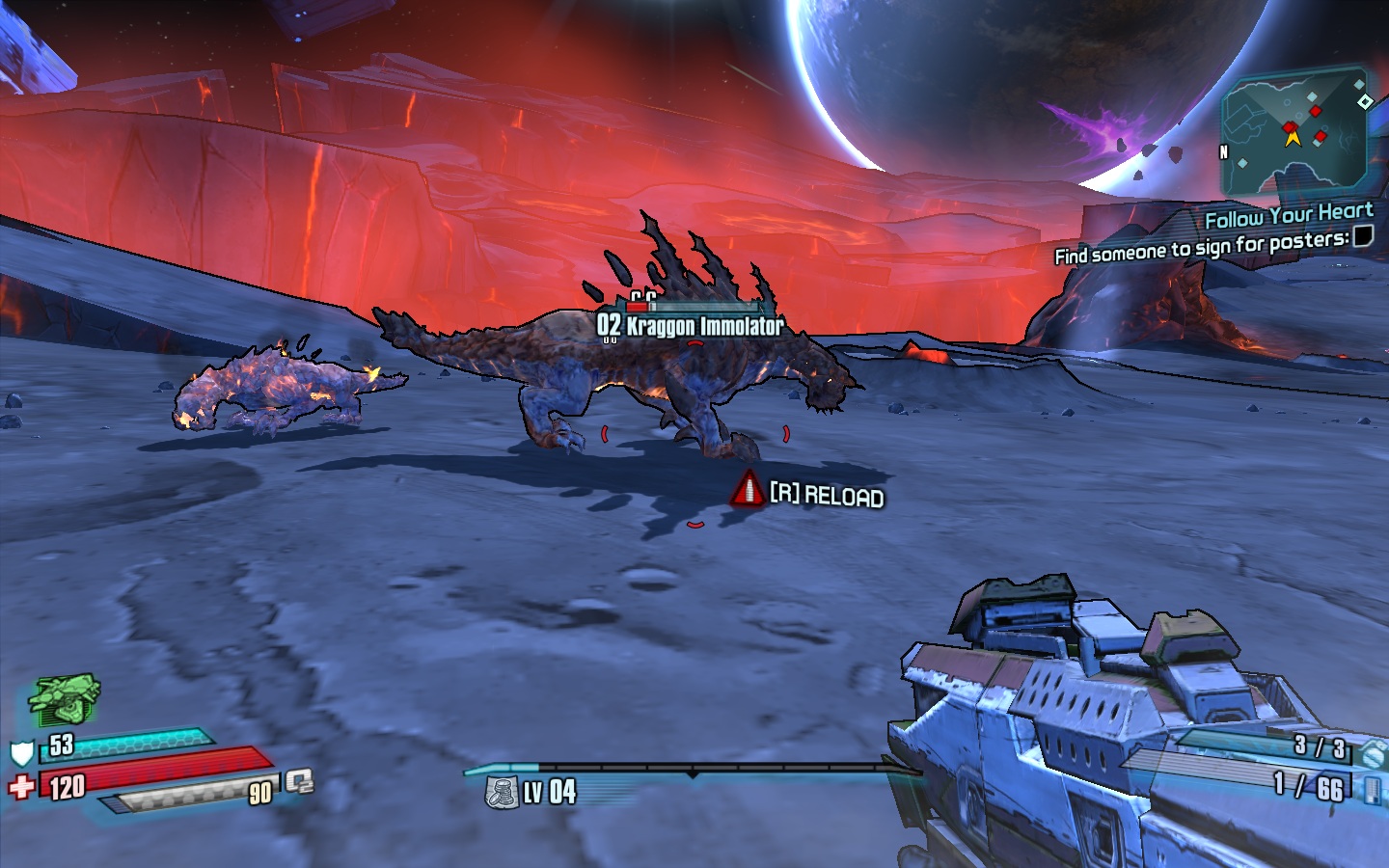The width and height of the screenshot is (1389, 868).
Task: Click the Oz kit oxygen icon
Action: tap(299, 780)
